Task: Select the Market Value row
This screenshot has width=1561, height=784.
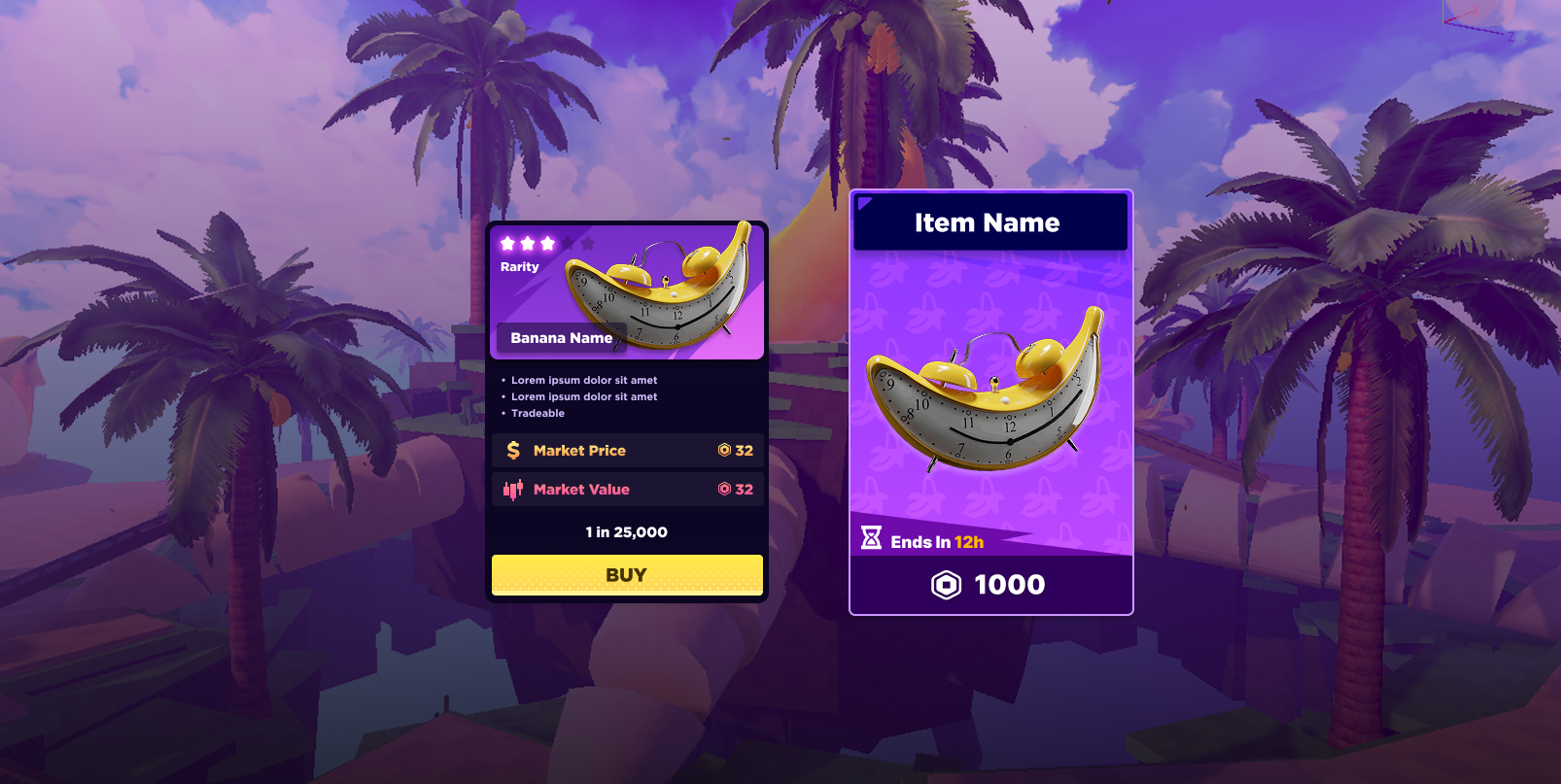Action: pyautogui.click(x=627, y=490)
